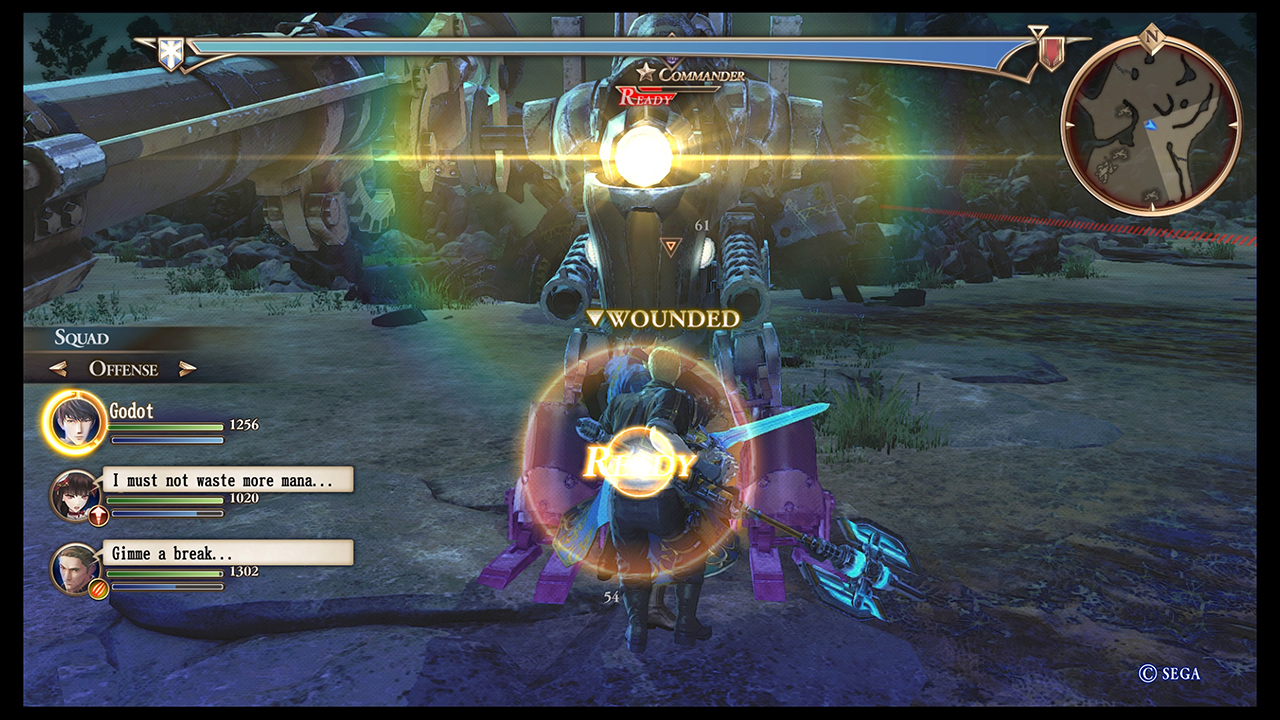Select the squad member saying "I must not waste more mana..."
Viewport: 1280px width, 720px height.
pos(76,494)
